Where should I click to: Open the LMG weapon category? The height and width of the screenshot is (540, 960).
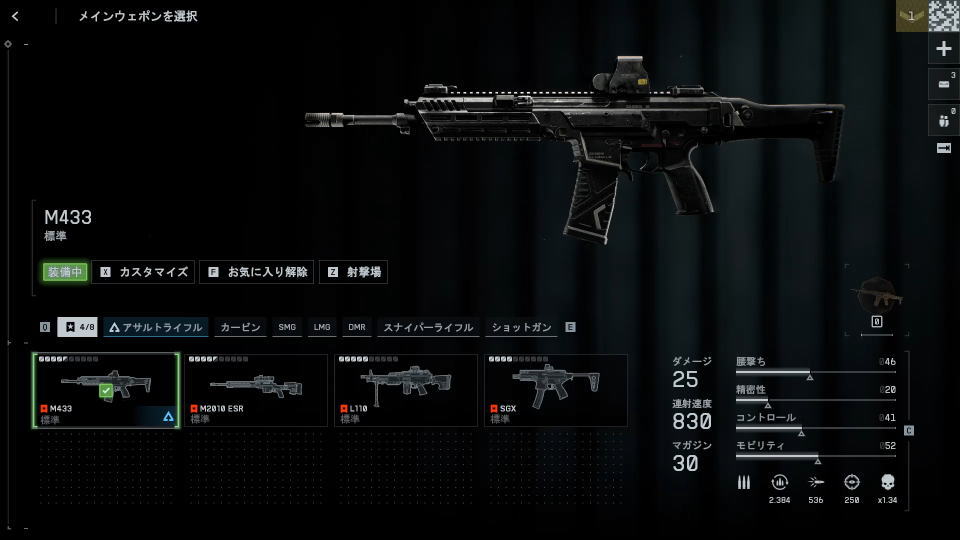[x=322, y=327]
